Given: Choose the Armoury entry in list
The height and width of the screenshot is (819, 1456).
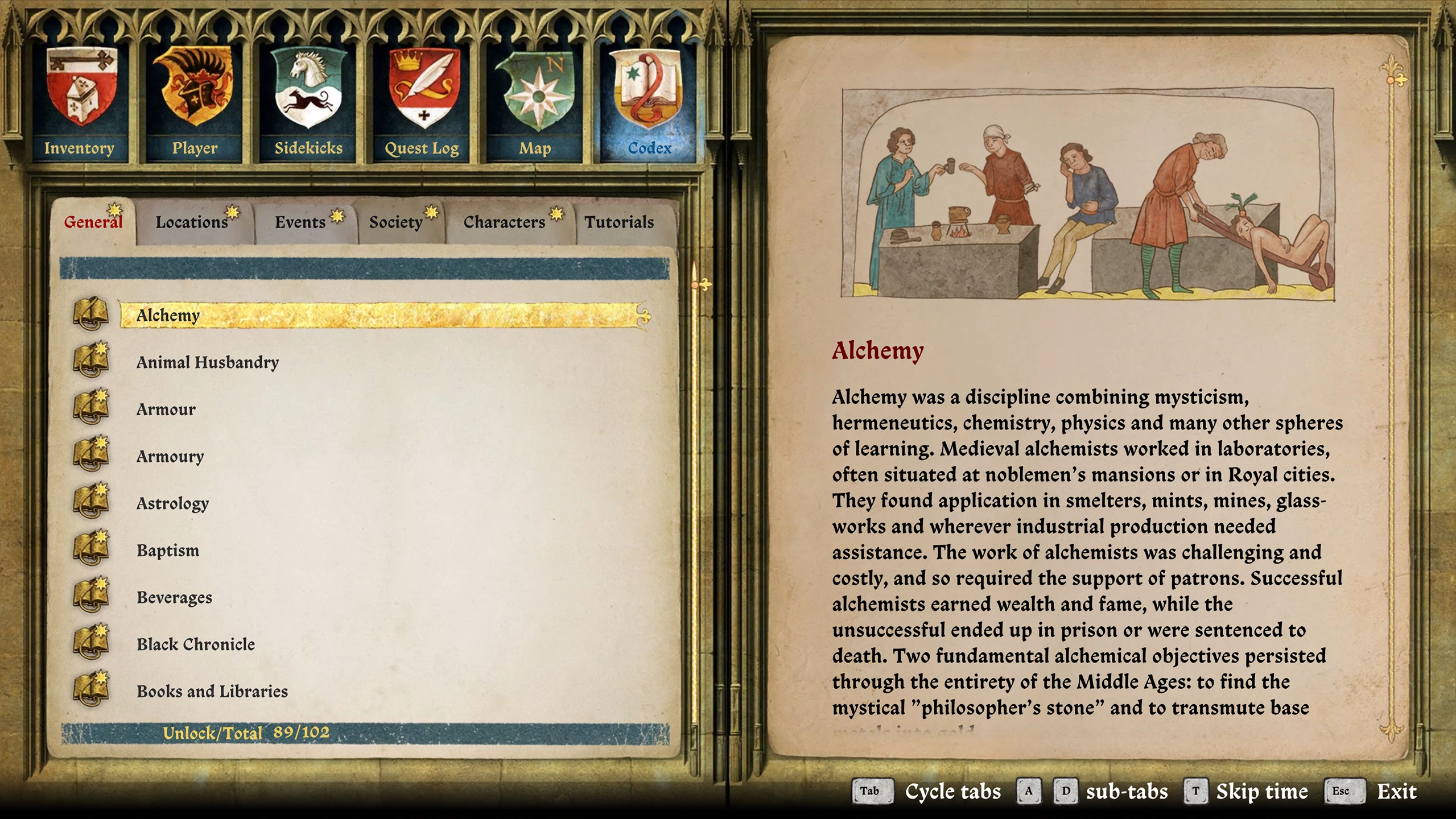Looking at the screenshot, I should (x=170, y=457).
